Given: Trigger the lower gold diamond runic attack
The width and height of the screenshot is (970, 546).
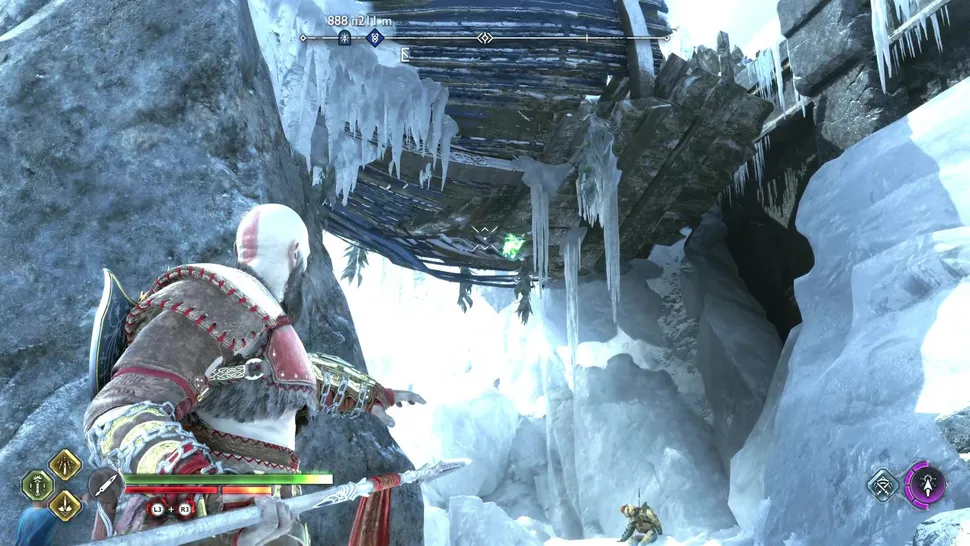Looking at the screenshot, I should pyautogui.click(x=65, y=505).
